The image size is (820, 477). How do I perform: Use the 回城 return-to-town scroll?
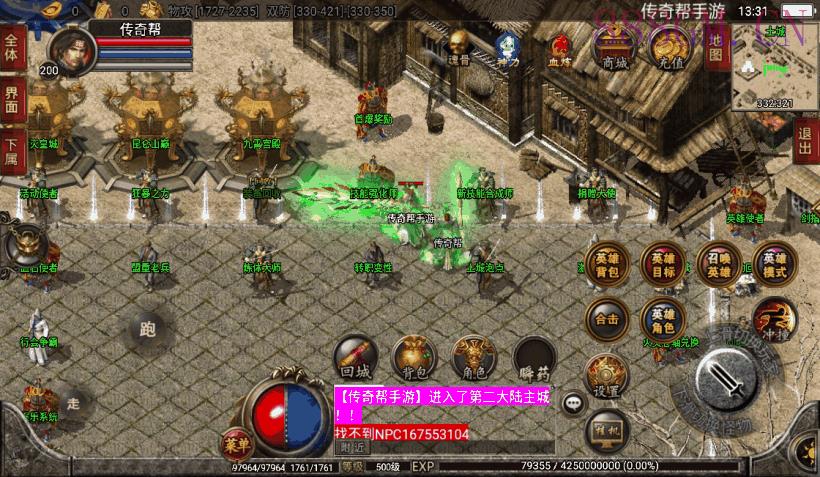353,356
